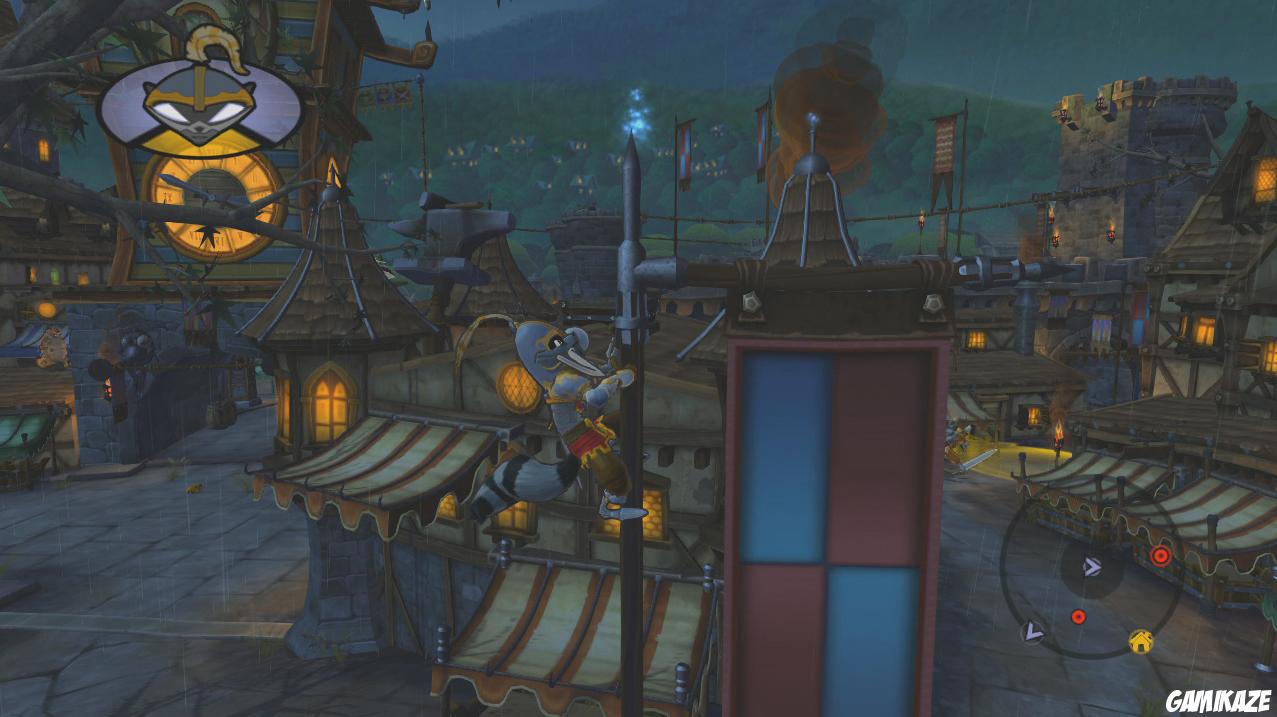The width and height of the screenshot is (1277, 717).
Task: Select the white chevron marker on radar edge
Action: 1032,632
